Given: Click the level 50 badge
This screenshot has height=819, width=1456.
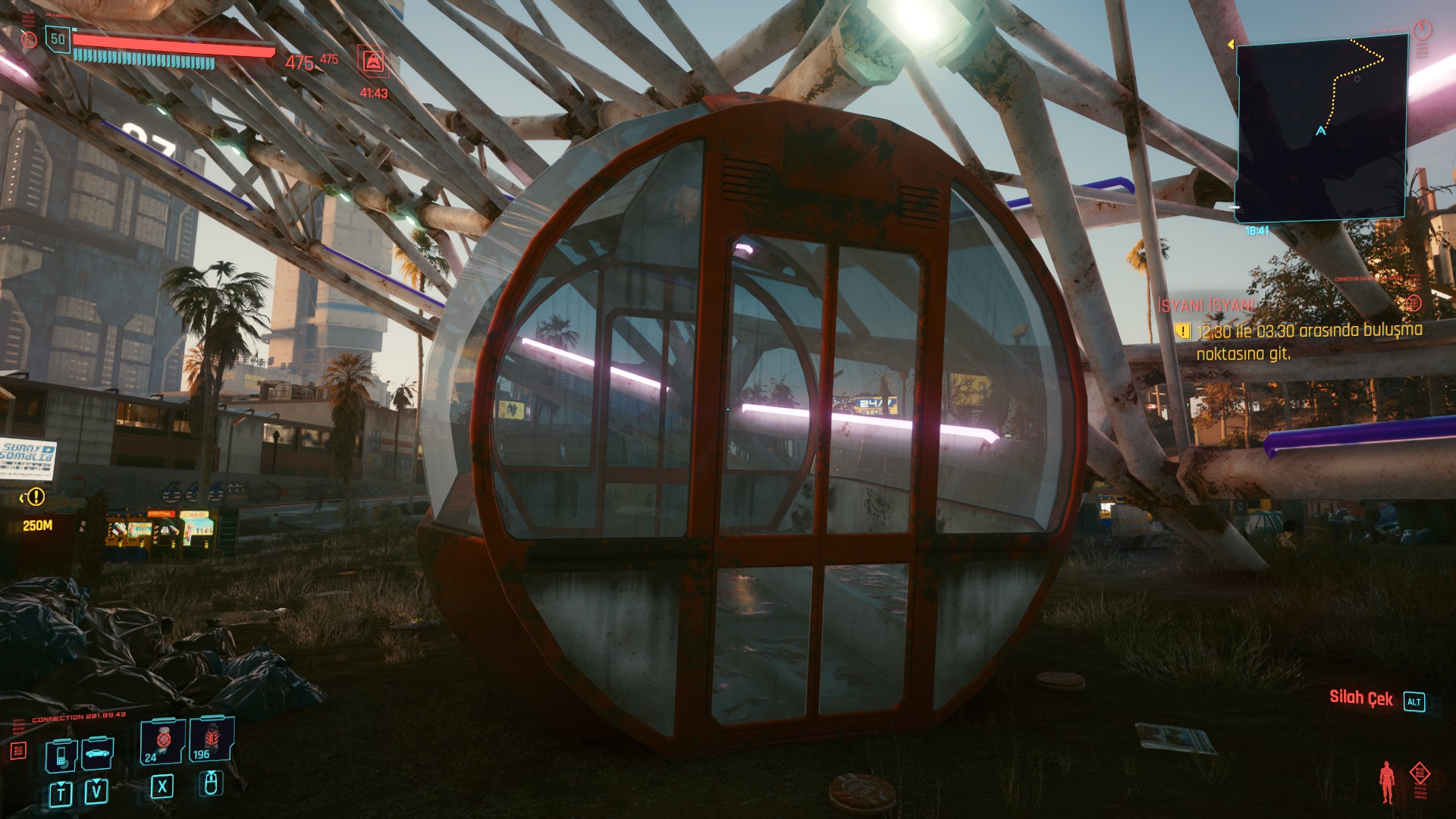Looking at the screenshot, I should pyautogui.click(x=58, y=39).
